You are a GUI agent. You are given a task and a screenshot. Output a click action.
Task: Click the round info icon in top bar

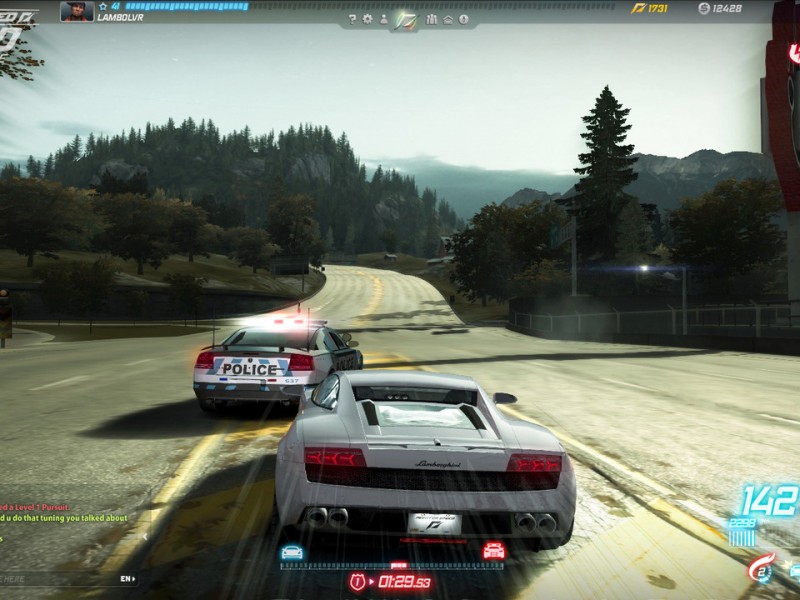point(465,19)
